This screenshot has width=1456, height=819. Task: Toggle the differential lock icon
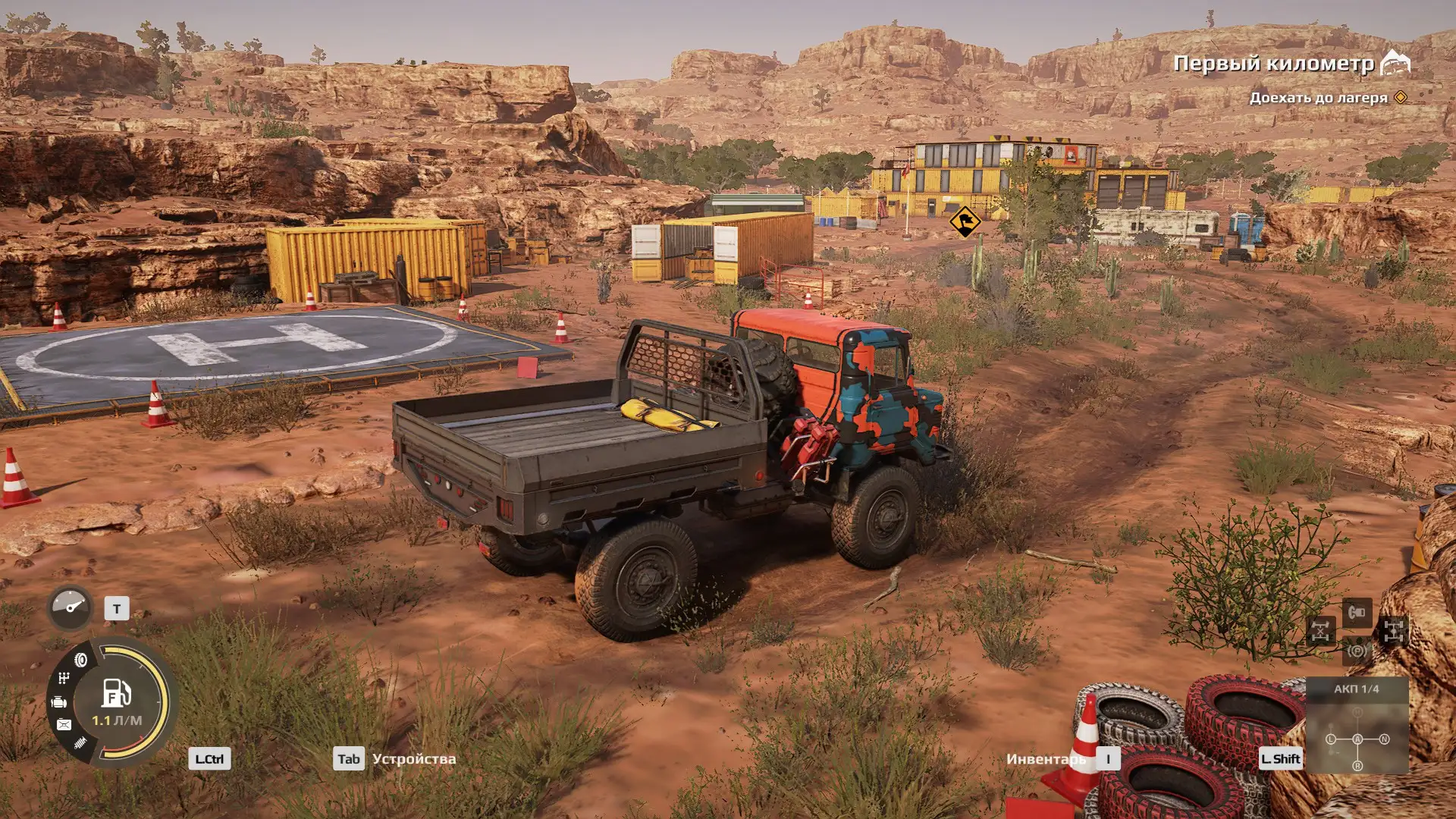point(1320,631)
